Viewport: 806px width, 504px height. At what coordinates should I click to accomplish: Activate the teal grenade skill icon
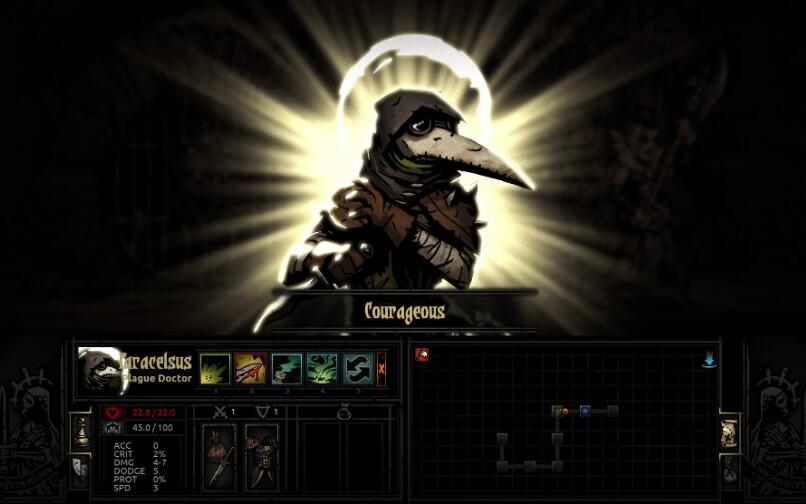coord(286,368)
